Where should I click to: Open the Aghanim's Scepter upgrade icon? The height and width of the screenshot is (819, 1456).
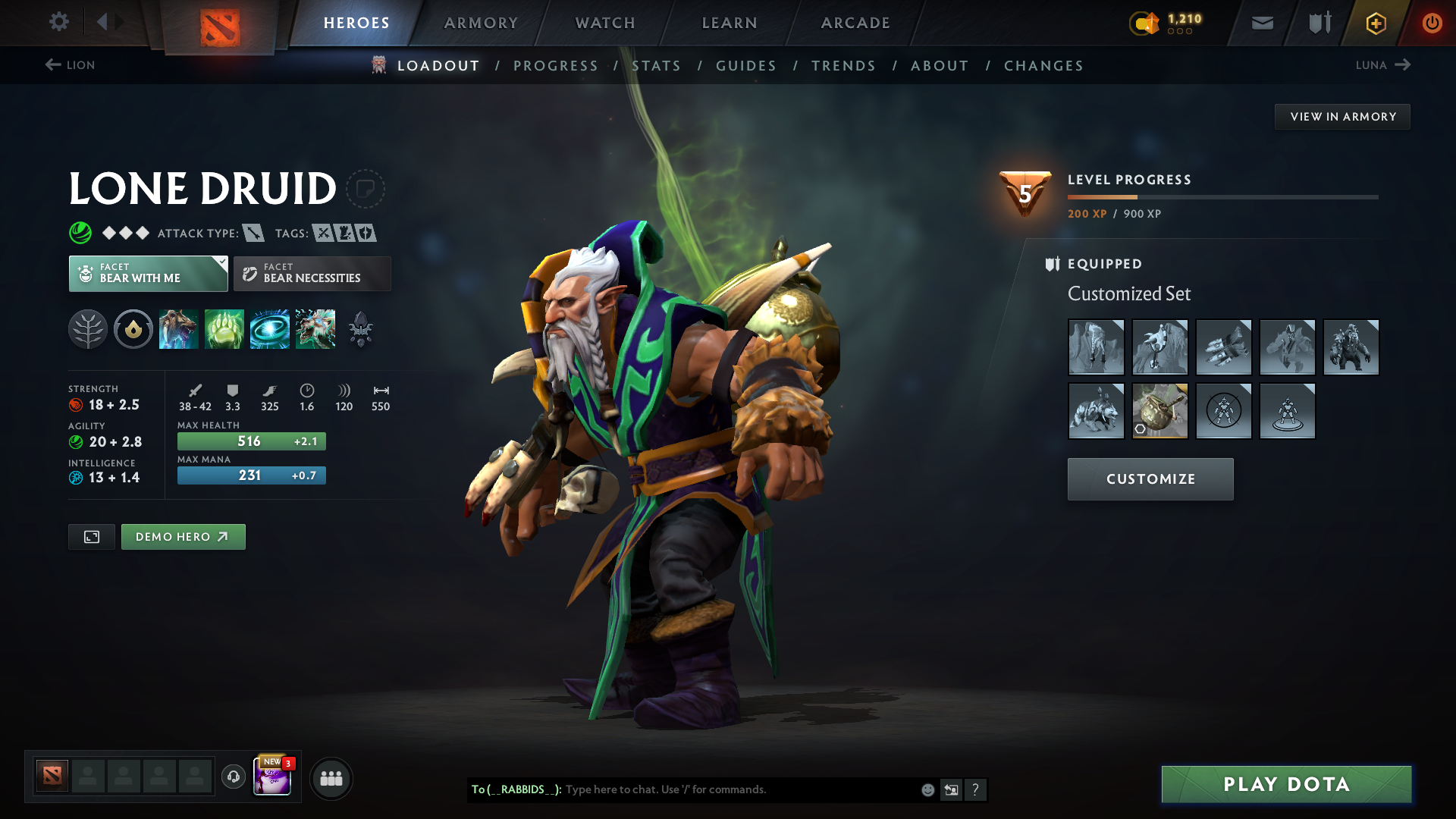pyautogui.click(x=361, y=329)
